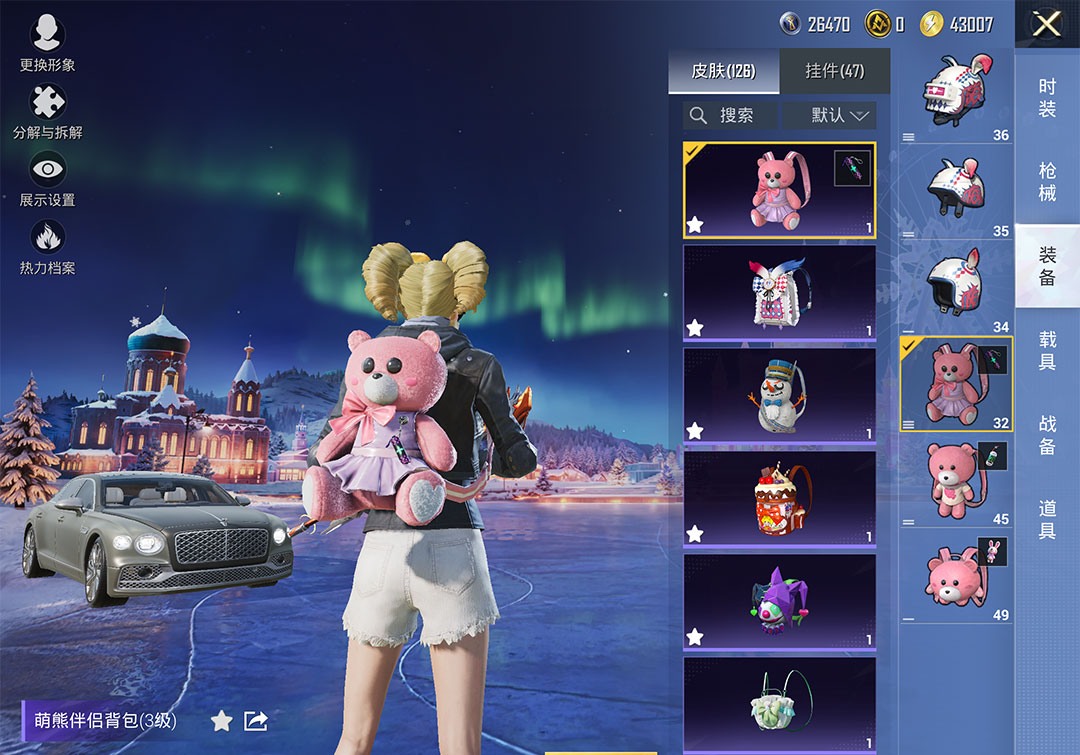The image size is (1080, 755).
Task: Select the purple jester backpack skin
Action: click(x=779, y=601)
